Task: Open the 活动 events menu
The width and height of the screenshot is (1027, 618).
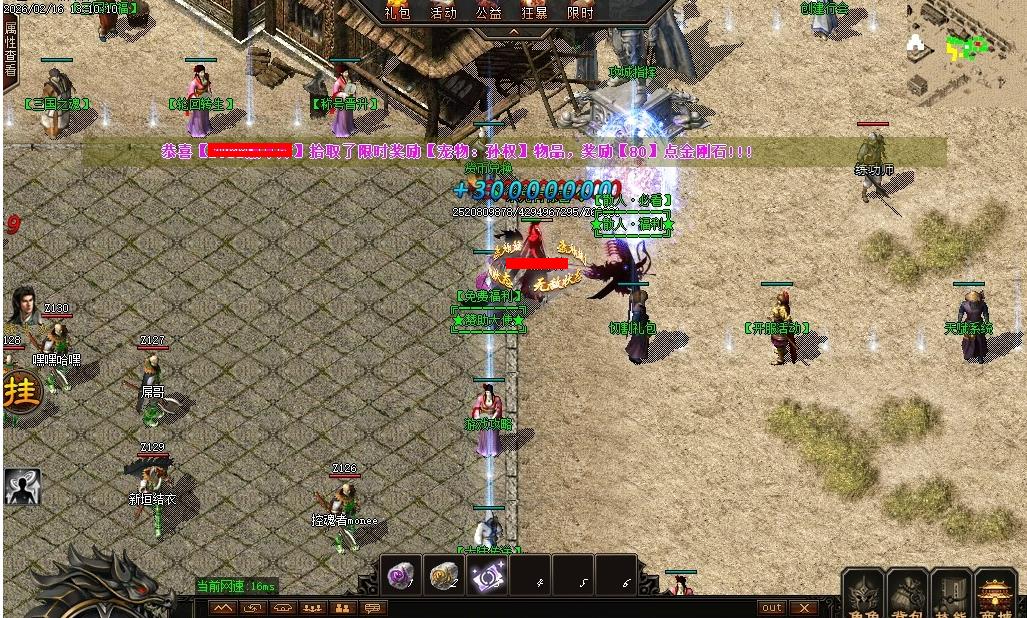Action: click(443, 13)
